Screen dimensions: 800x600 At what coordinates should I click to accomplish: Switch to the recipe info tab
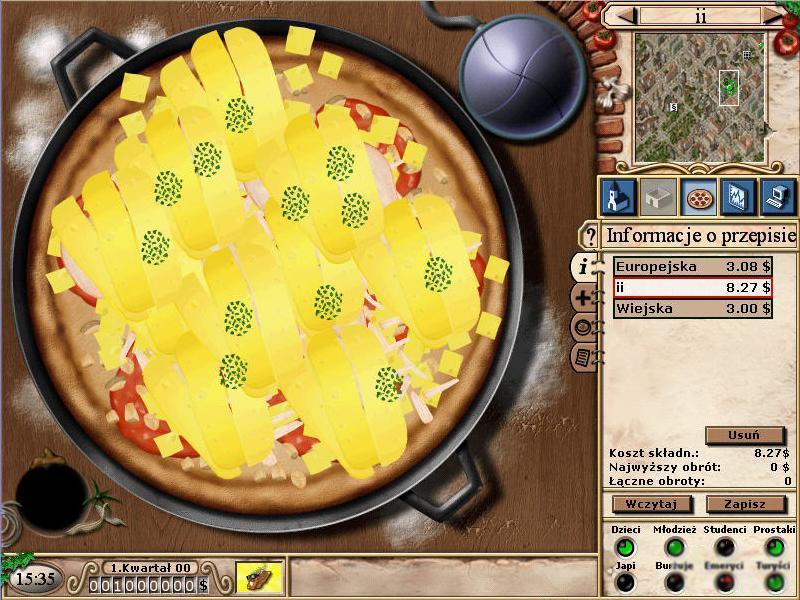coord(582,266)
